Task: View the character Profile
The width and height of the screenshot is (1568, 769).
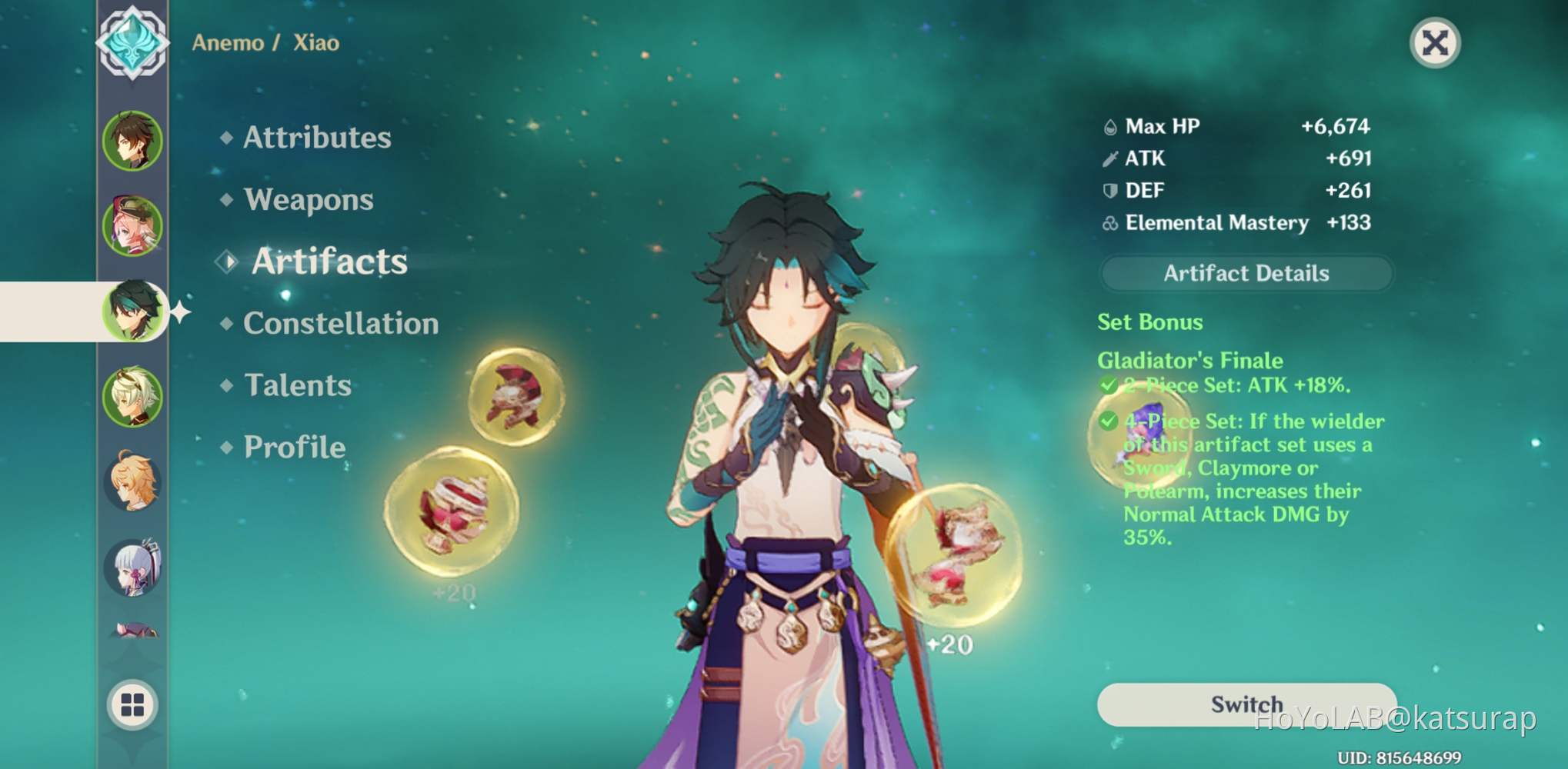Action: point(294,448)
